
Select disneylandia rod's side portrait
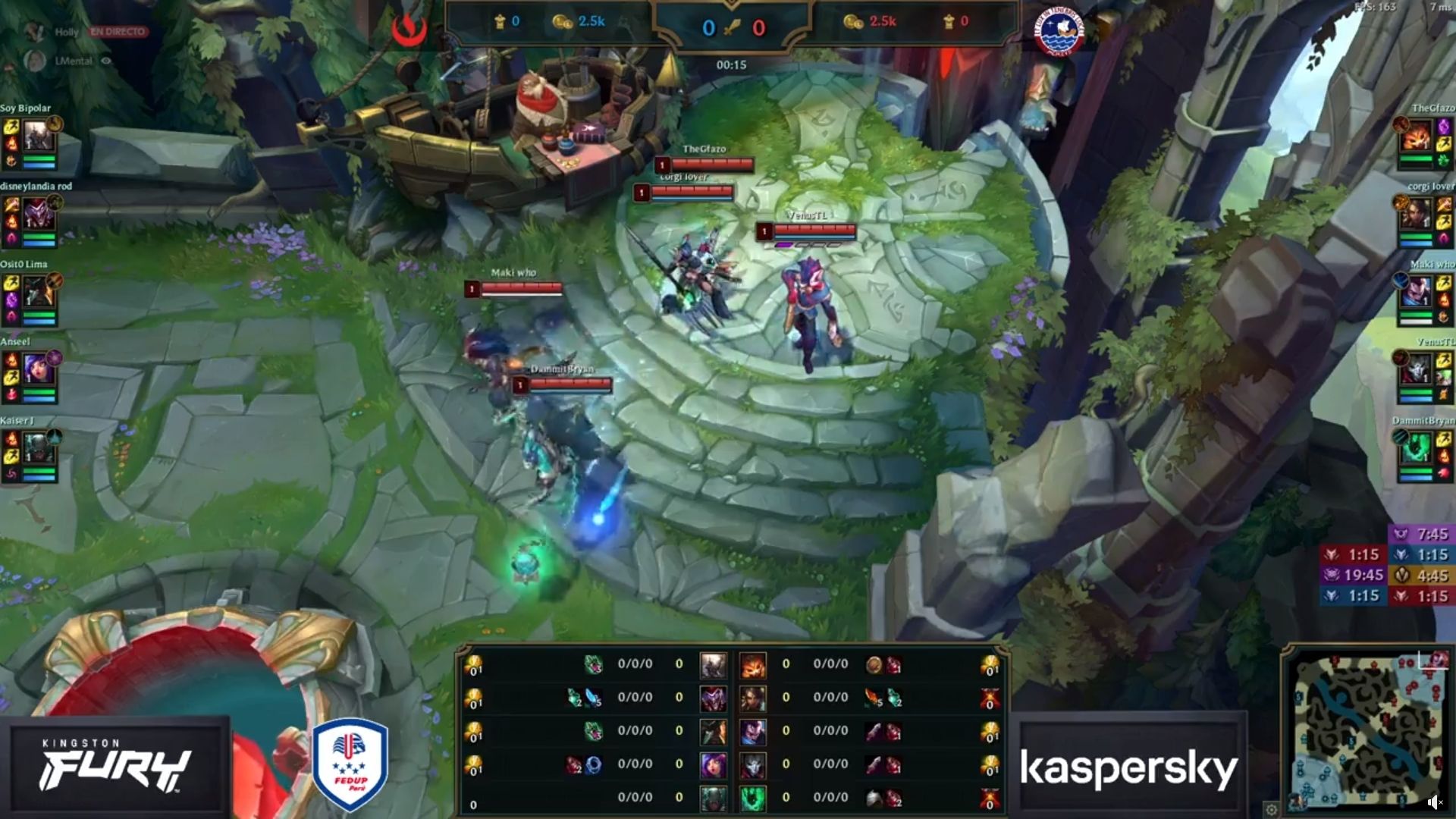(38, 215)
